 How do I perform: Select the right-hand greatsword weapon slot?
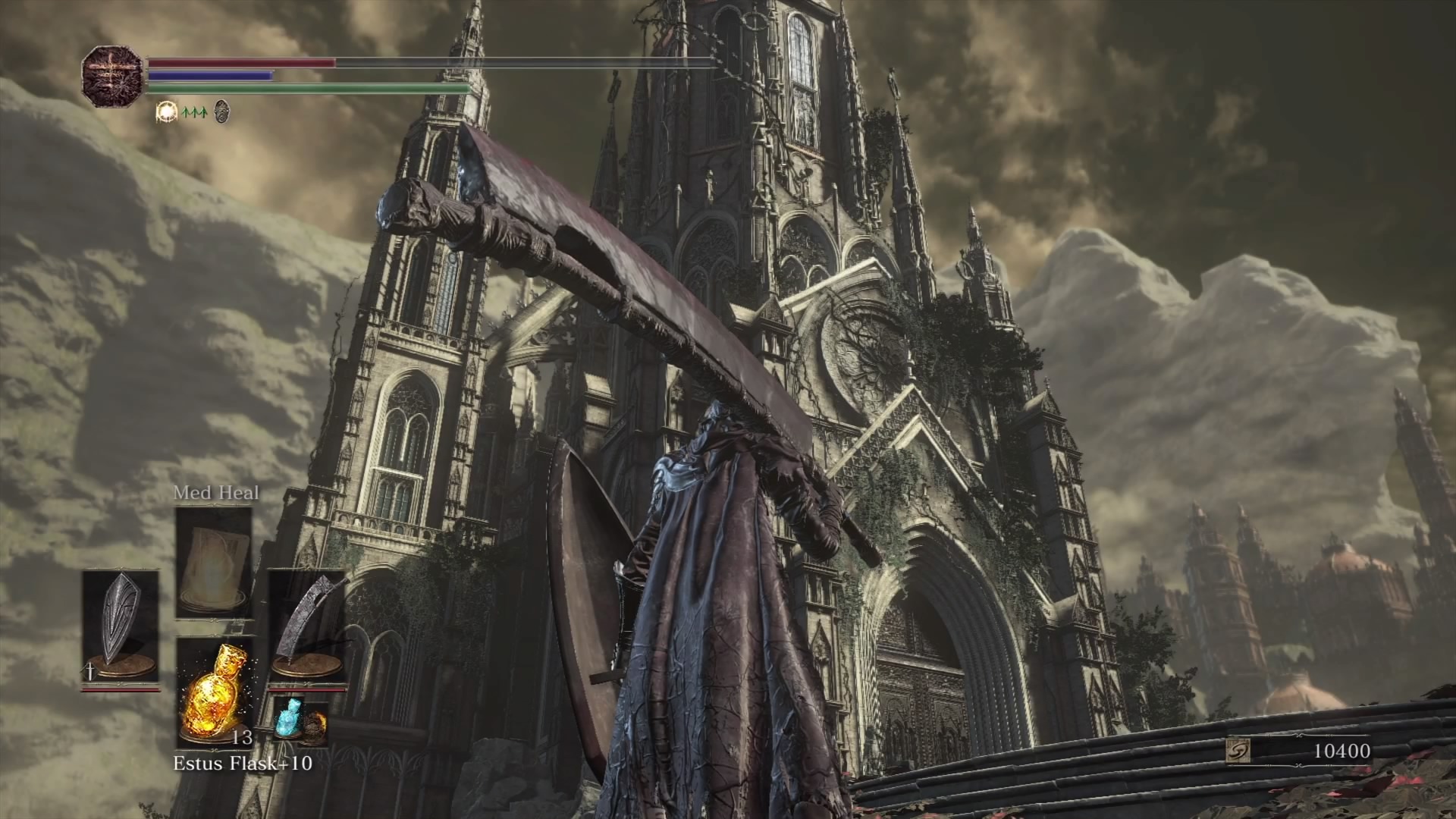point(308,626)
